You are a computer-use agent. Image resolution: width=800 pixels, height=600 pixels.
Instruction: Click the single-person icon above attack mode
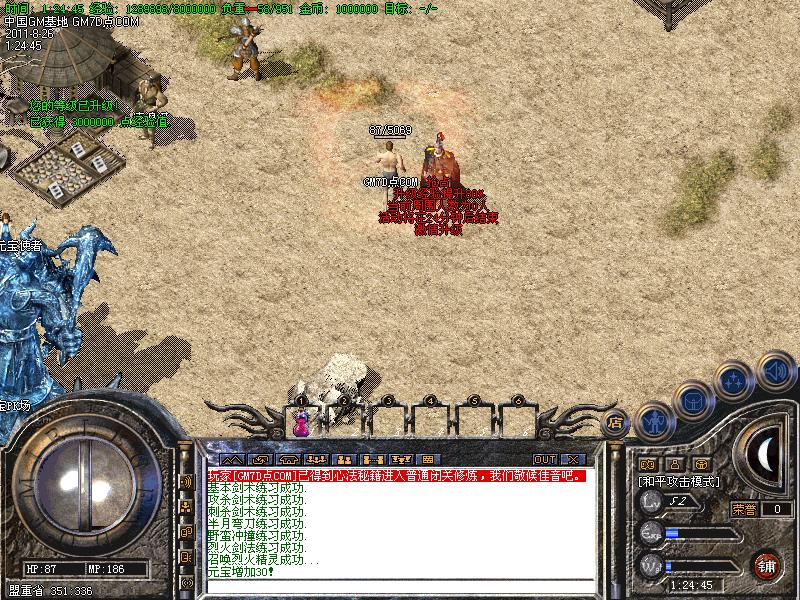[674, 464]
